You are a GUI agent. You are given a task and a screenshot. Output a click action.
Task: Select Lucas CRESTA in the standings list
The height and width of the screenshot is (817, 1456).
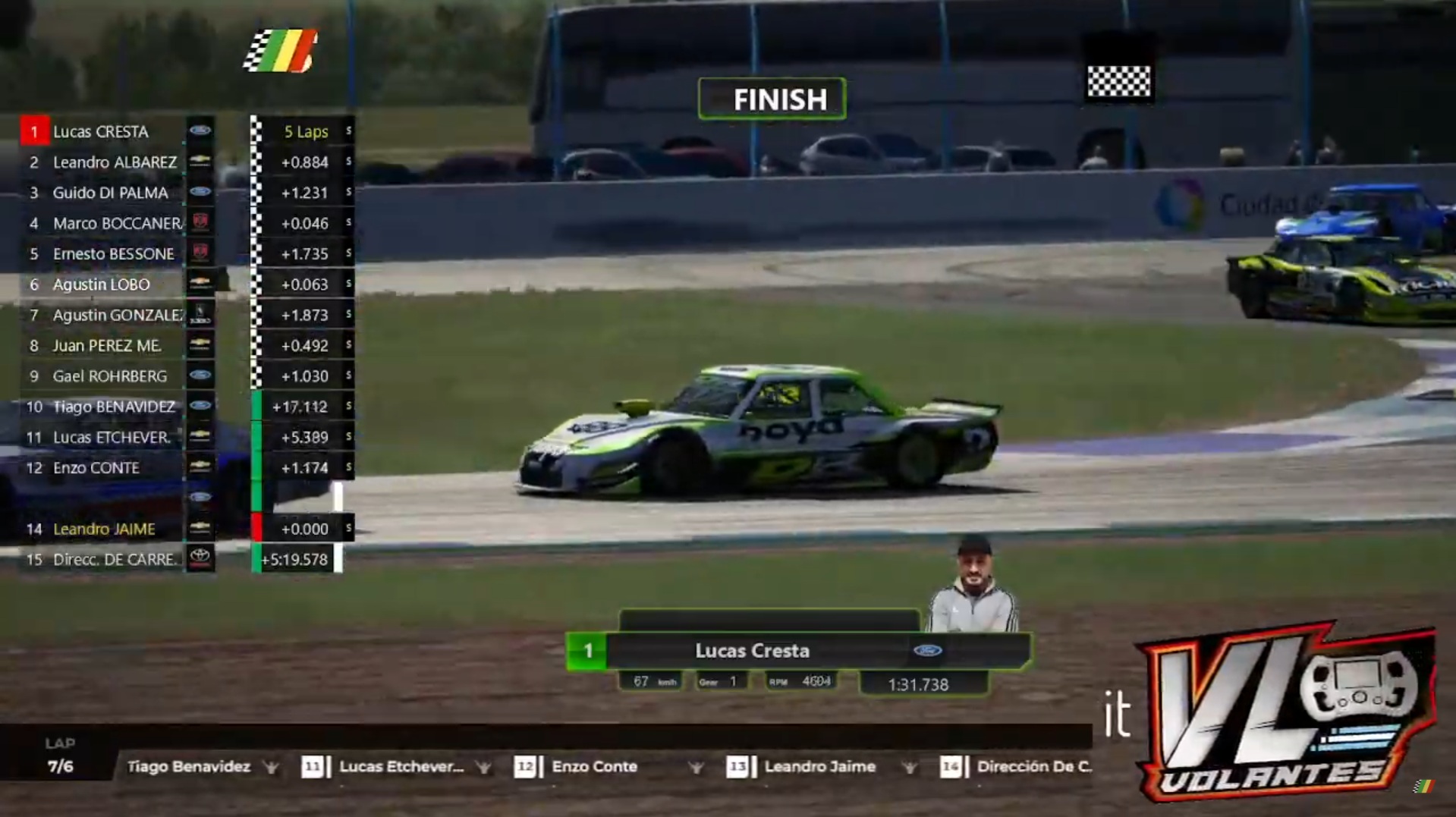pyautogui.click(x=101, y=131)
